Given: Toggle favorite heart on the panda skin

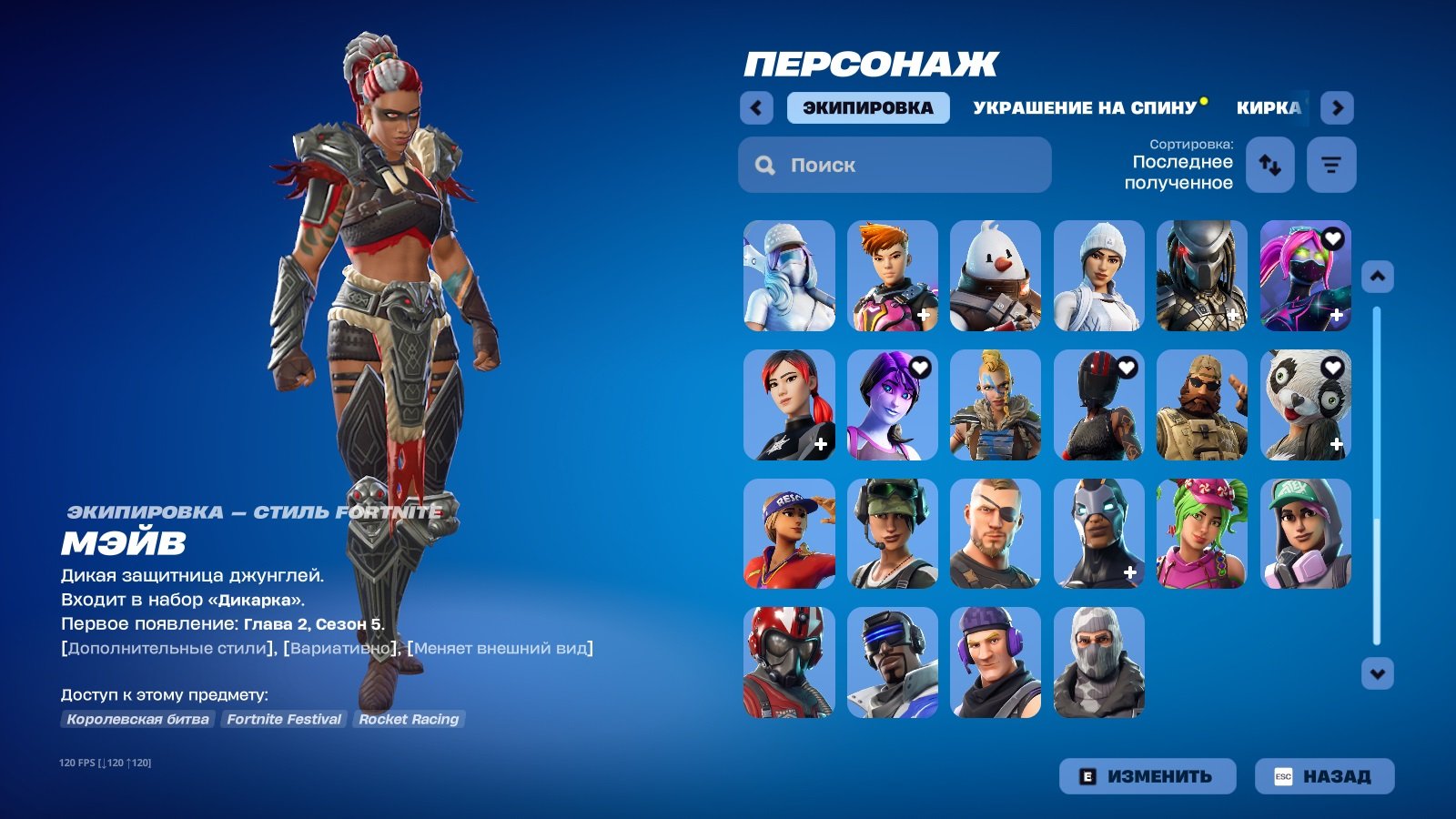Looking at the screenshot, I should [x=1331, y=369].
